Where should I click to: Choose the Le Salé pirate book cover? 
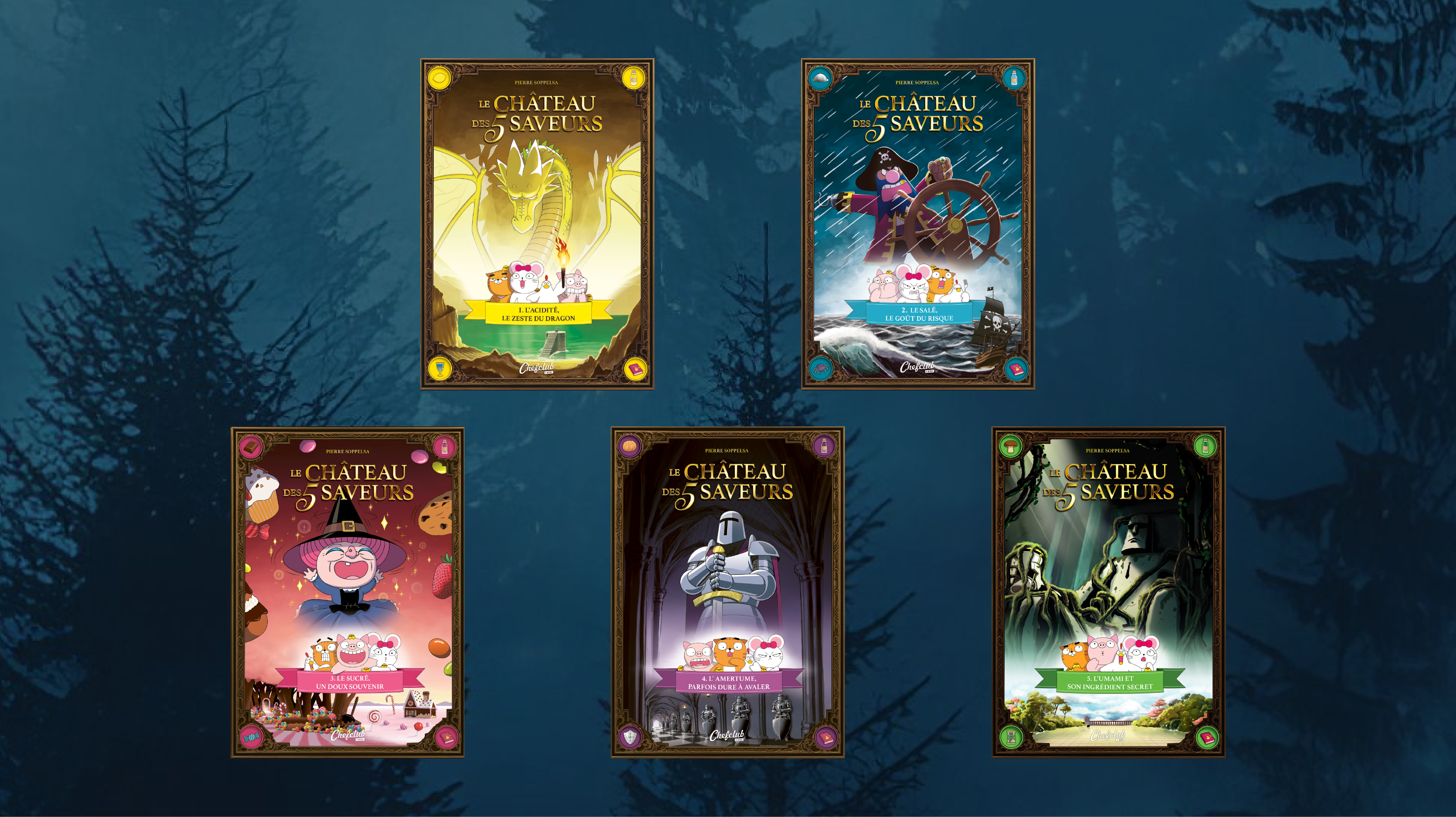coord(918,224)
